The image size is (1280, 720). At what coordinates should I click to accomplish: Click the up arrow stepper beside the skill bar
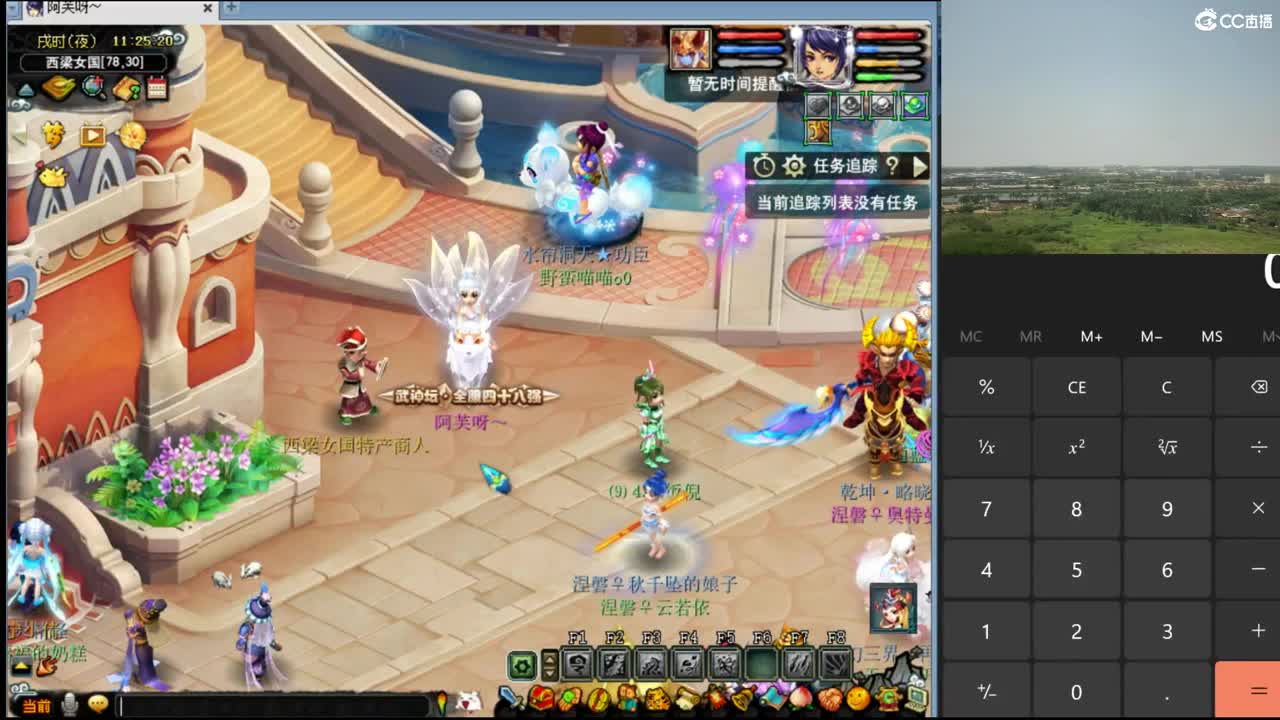coord(548,657)
